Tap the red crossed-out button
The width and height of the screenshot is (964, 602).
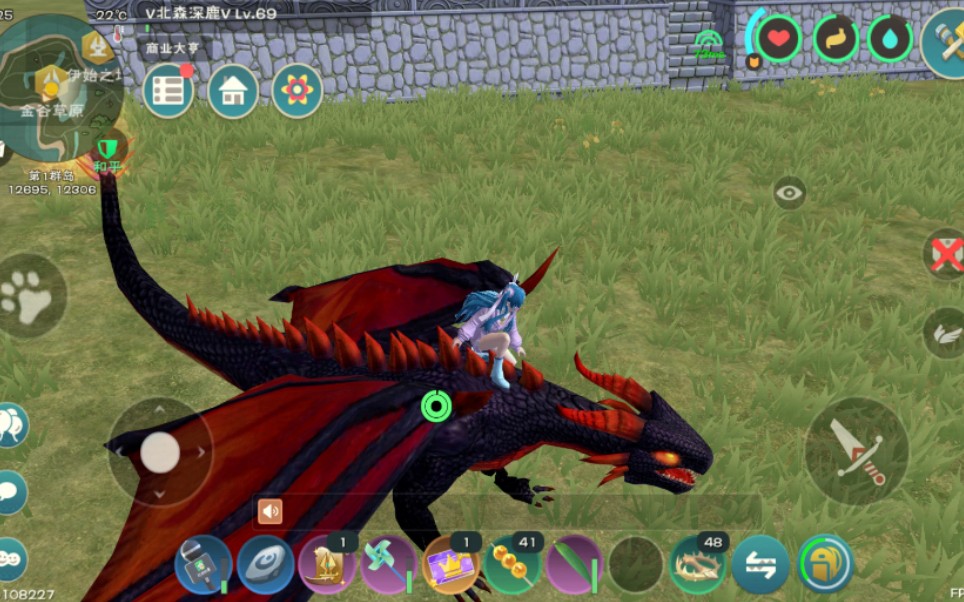[x=945, y=254]
